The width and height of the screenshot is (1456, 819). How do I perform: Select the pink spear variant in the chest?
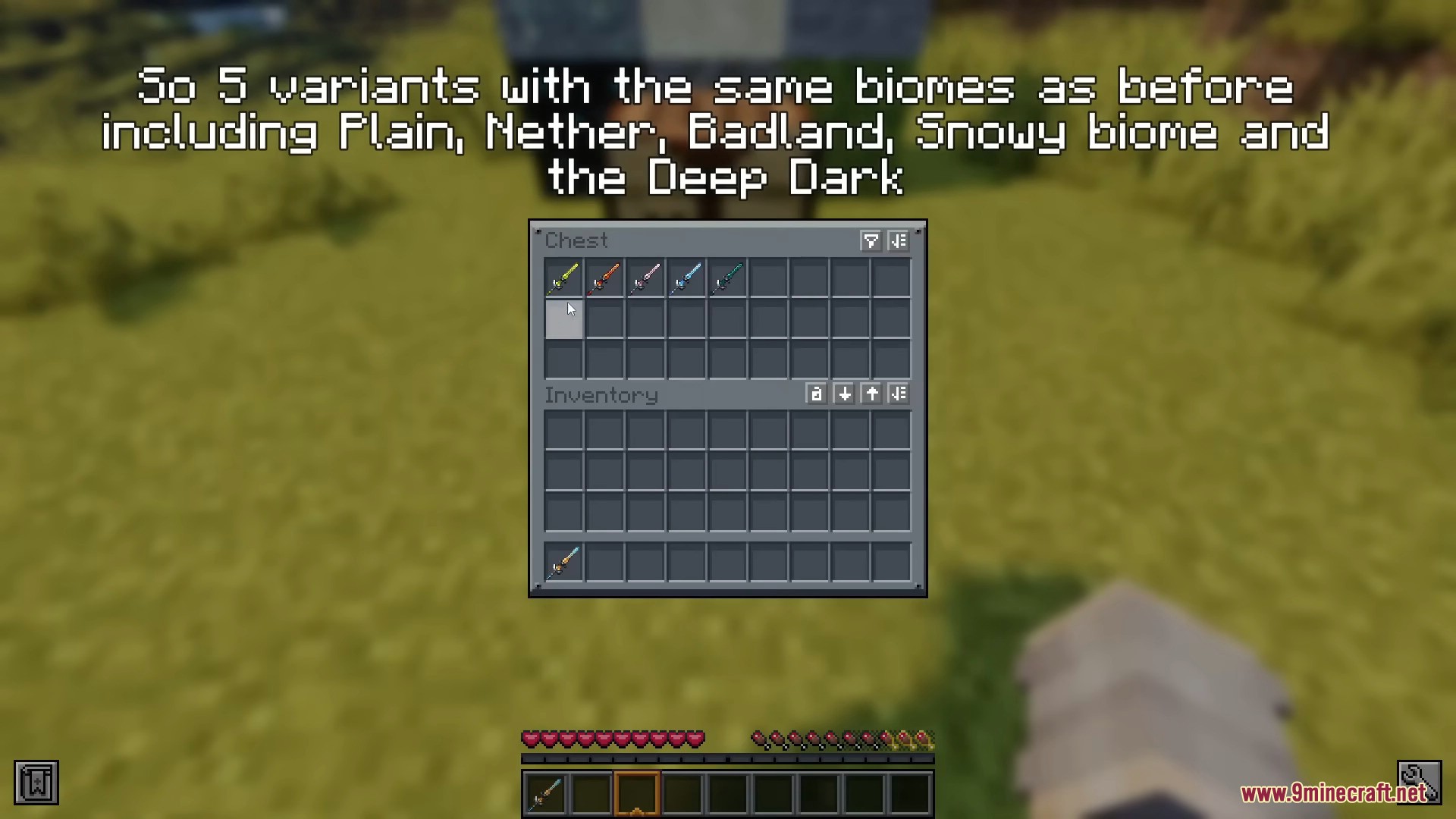tap(645, 278)
